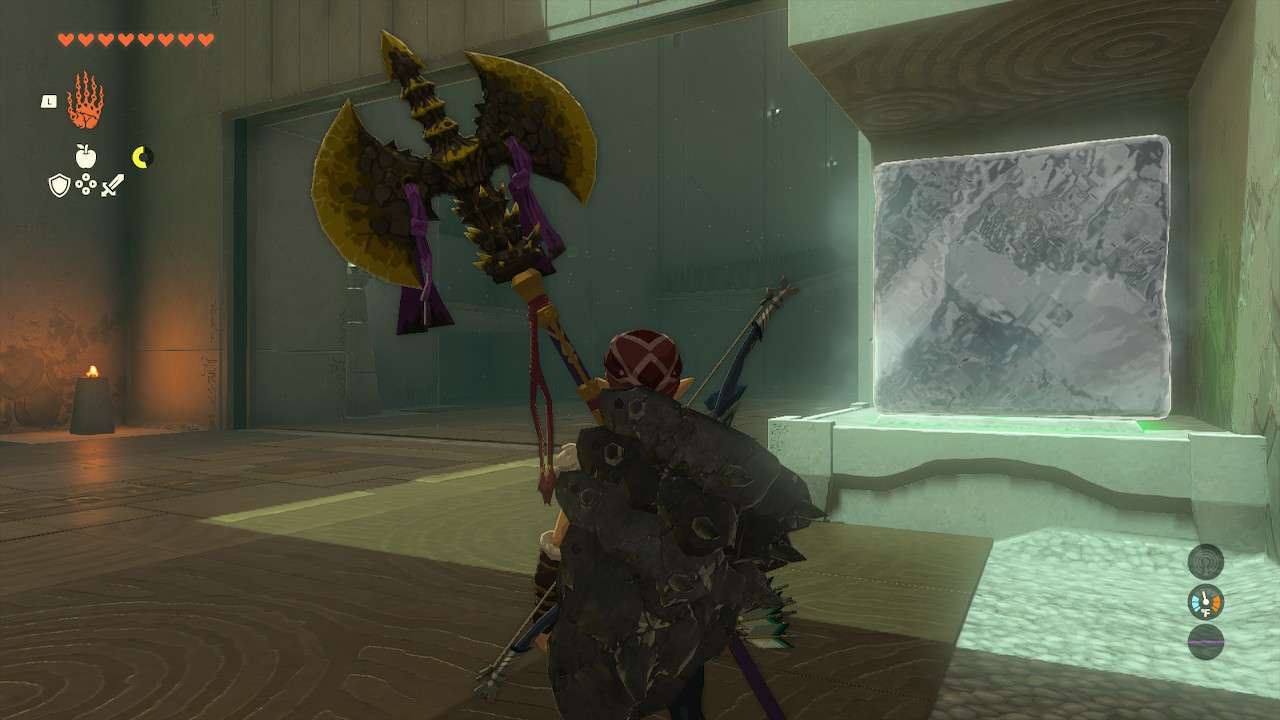Click the L button prompt badge
The image size is (1280, 720).
tap(48, 99)
